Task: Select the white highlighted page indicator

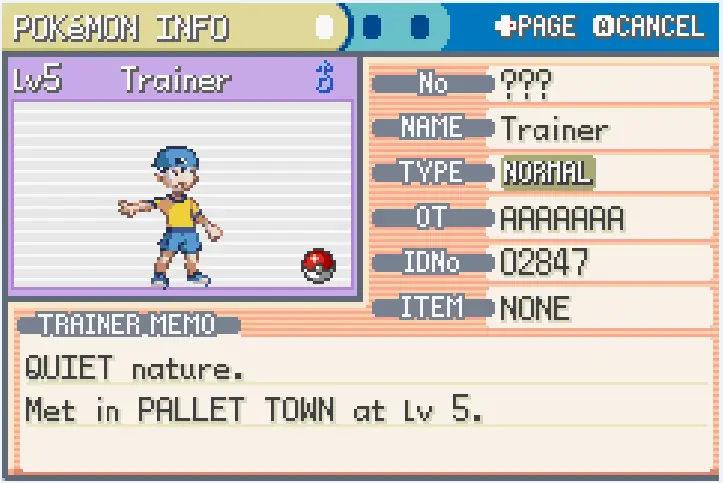Action: [x=325, y=27]
